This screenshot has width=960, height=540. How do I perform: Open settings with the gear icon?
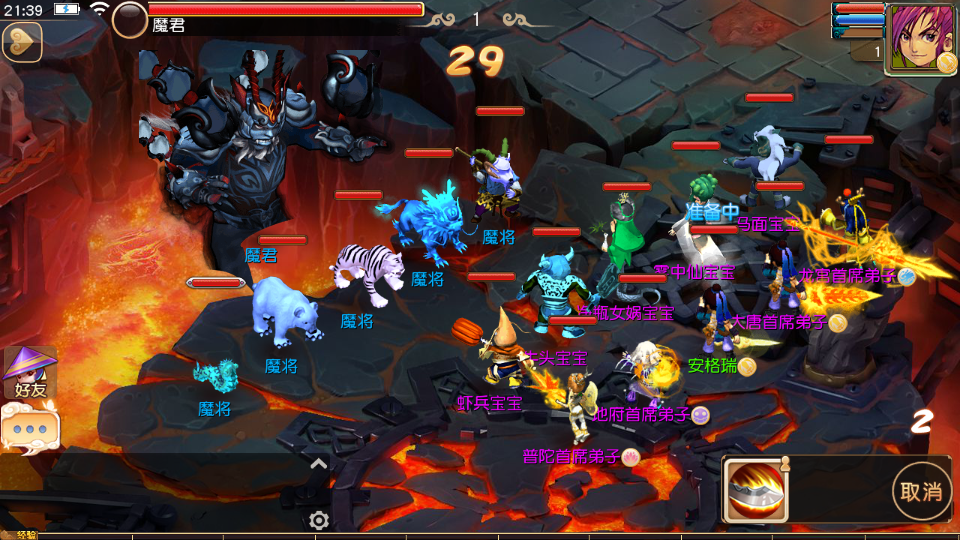[x=319, y=520]
